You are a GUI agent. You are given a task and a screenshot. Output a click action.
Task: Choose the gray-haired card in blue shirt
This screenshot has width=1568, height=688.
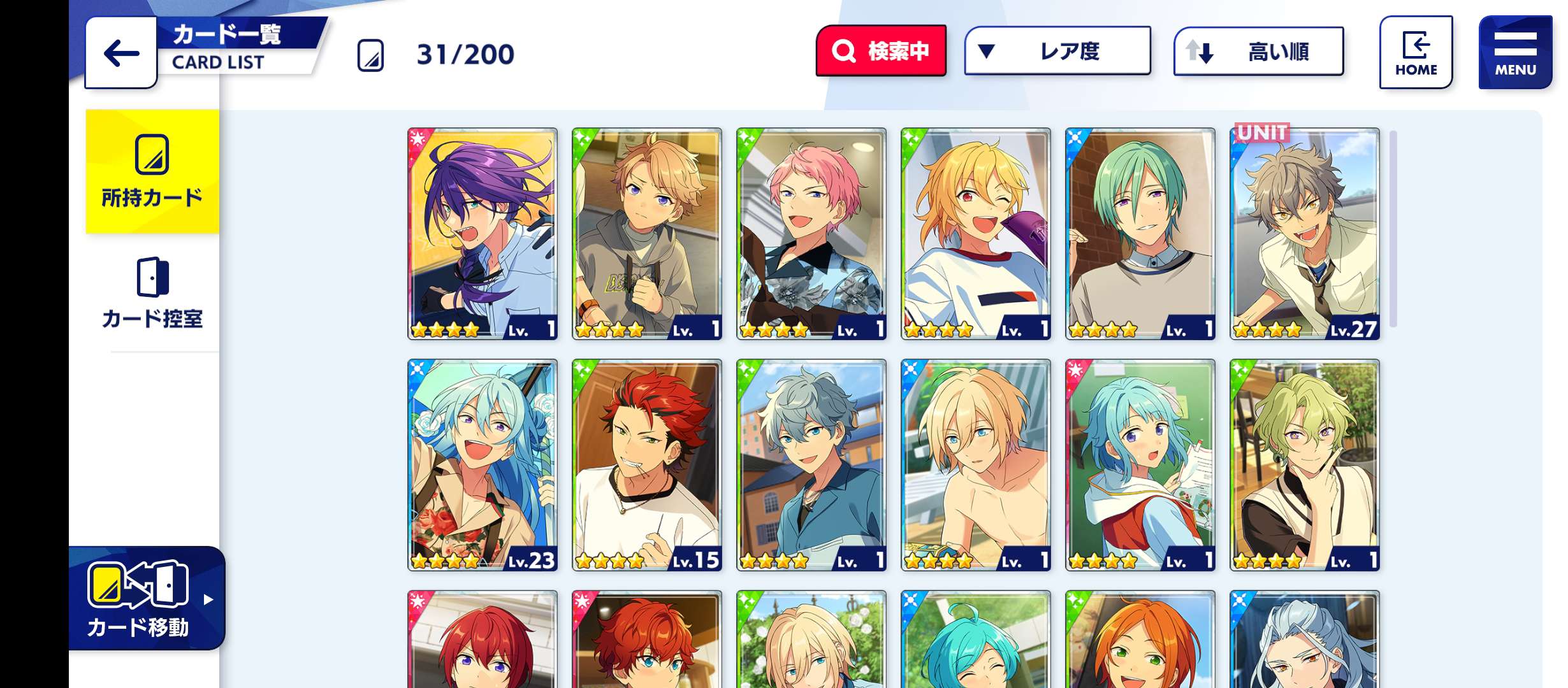(811, 465)
